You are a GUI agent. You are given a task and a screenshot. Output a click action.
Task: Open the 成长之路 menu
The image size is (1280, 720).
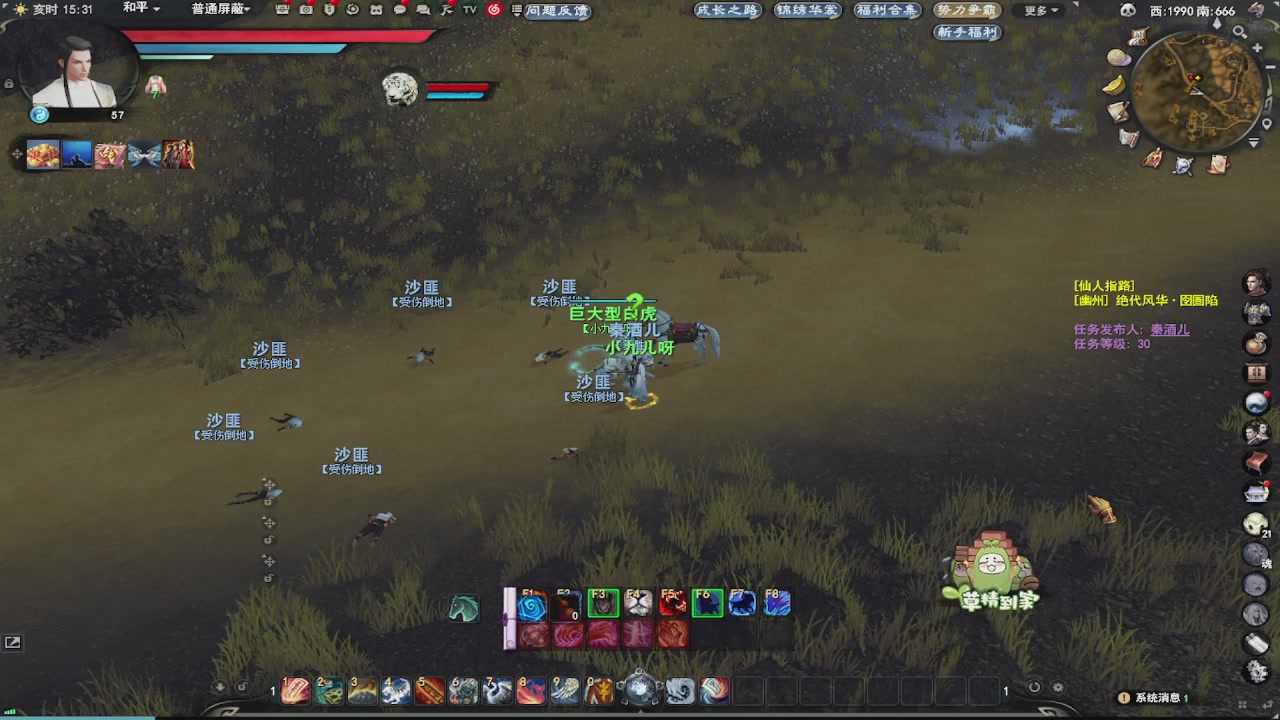(x=727, y=8)
